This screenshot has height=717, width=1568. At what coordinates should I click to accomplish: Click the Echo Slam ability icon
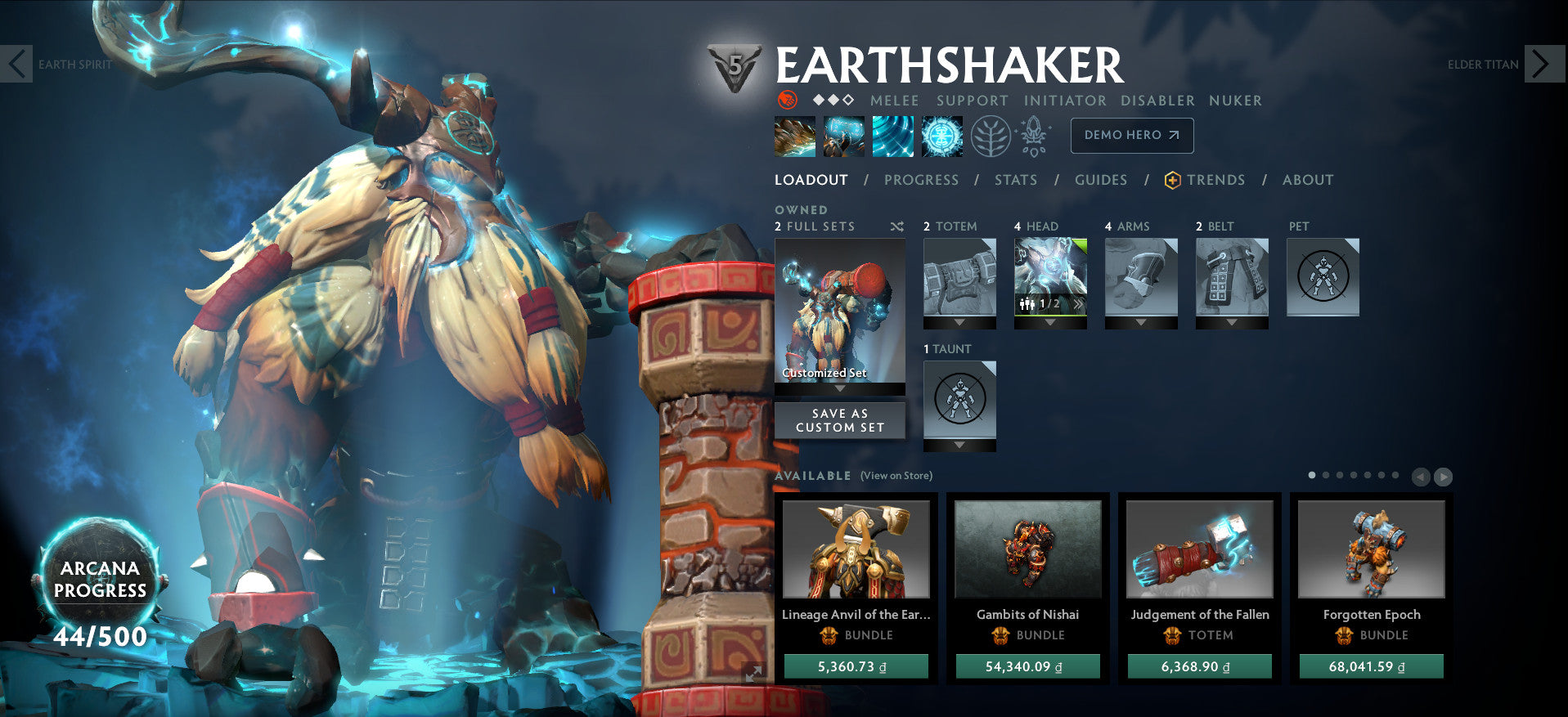tap(942, 136)
